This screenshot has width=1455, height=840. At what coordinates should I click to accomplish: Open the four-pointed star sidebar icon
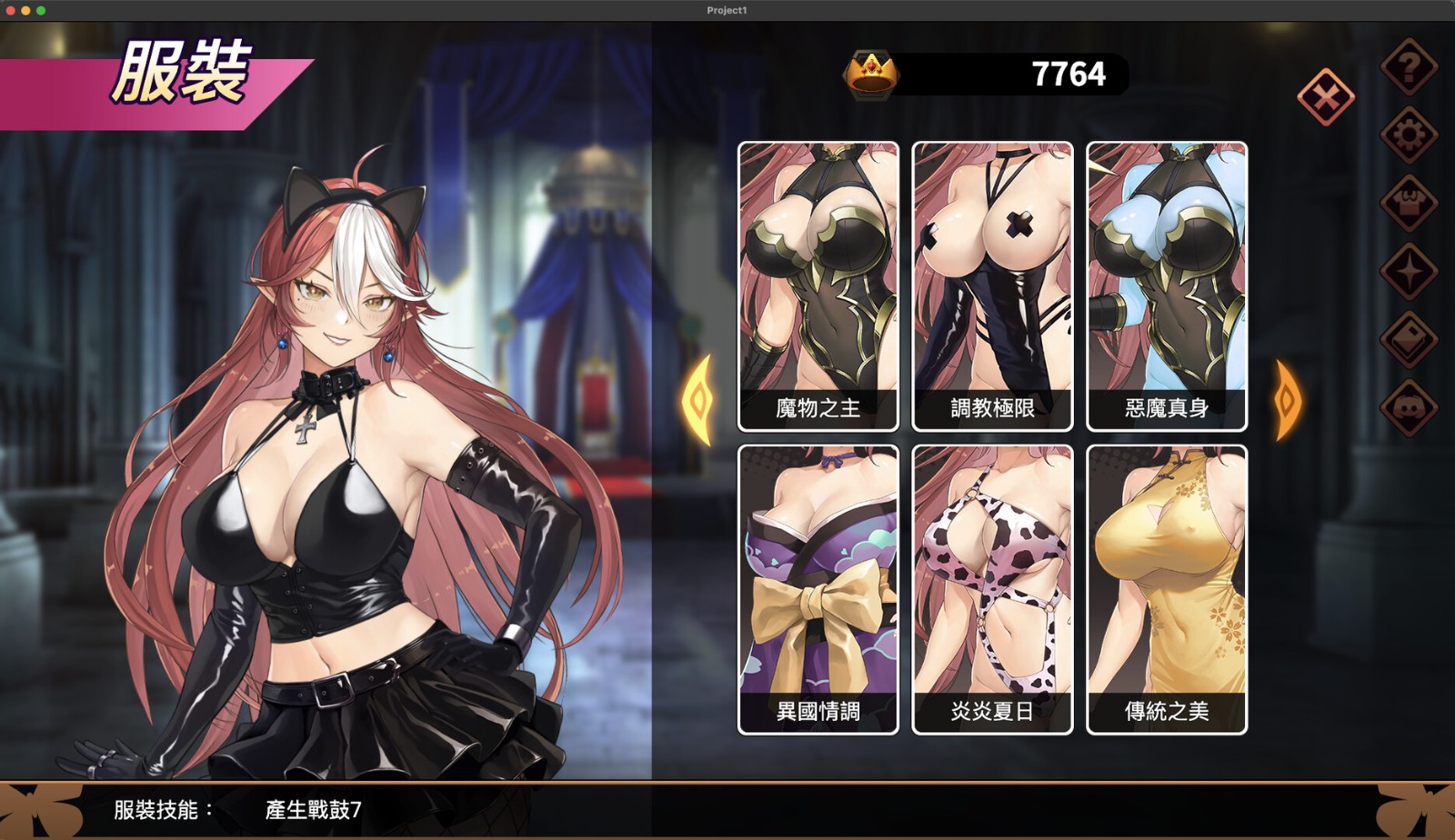click(1409, 272)
